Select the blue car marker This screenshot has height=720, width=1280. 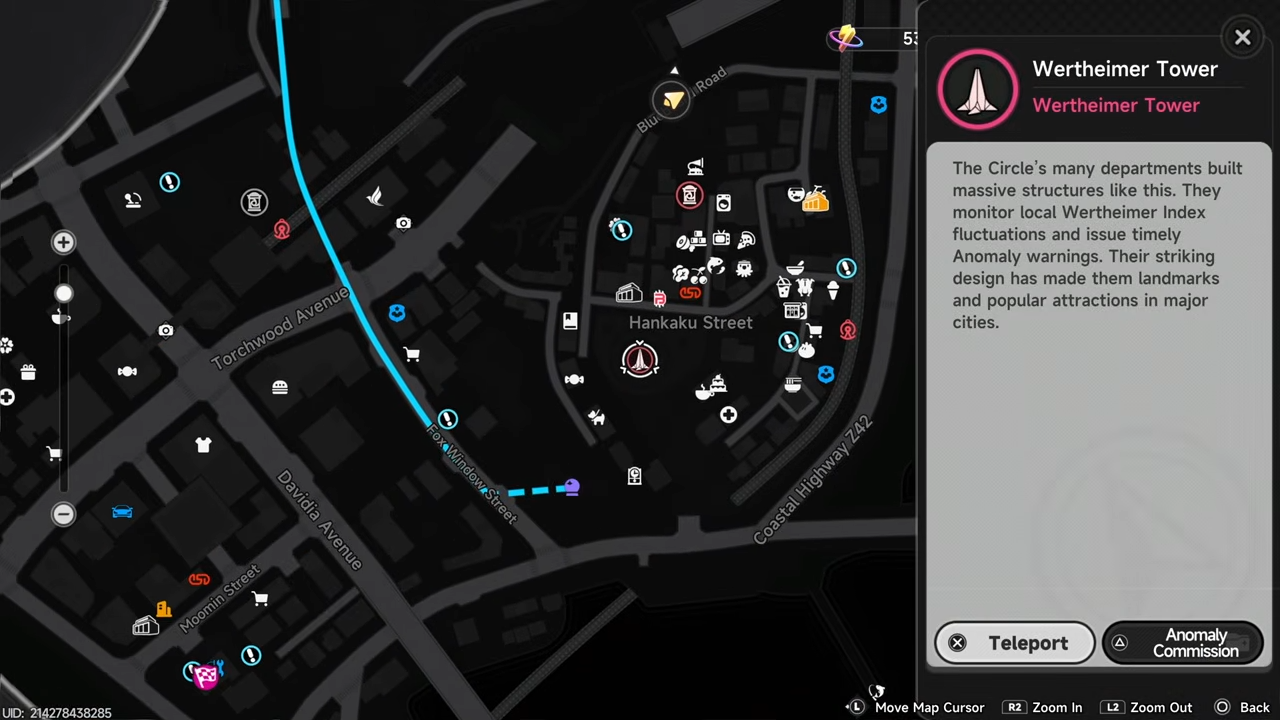122,512
